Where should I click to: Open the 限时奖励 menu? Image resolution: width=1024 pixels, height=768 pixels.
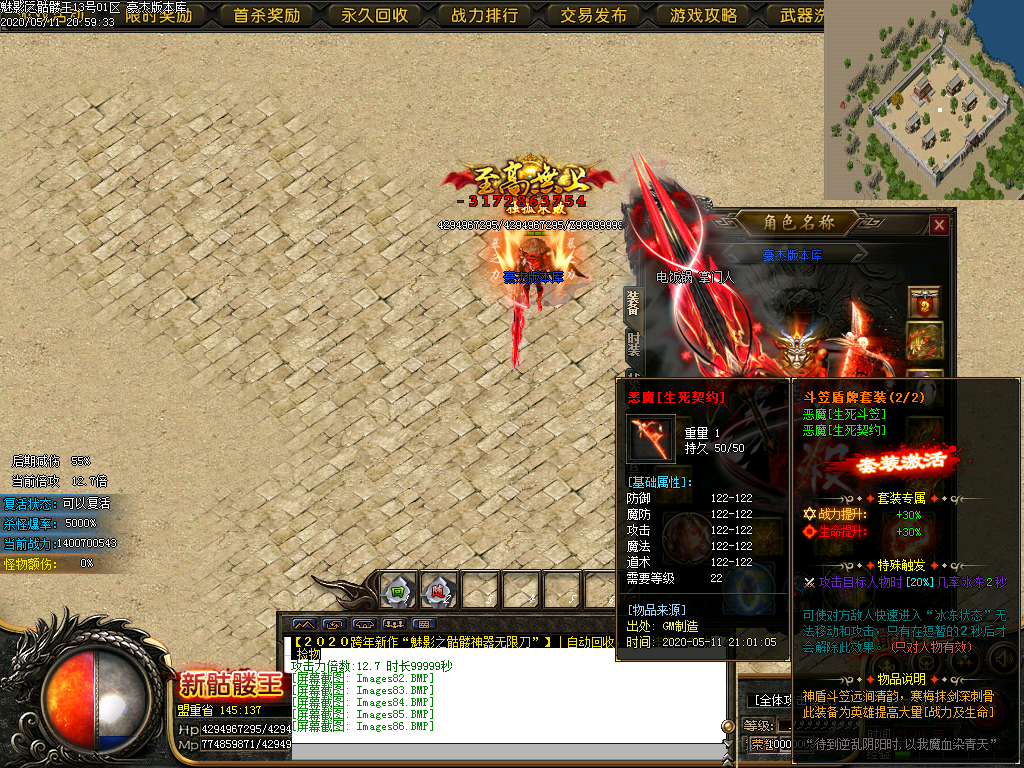point(159,15)
